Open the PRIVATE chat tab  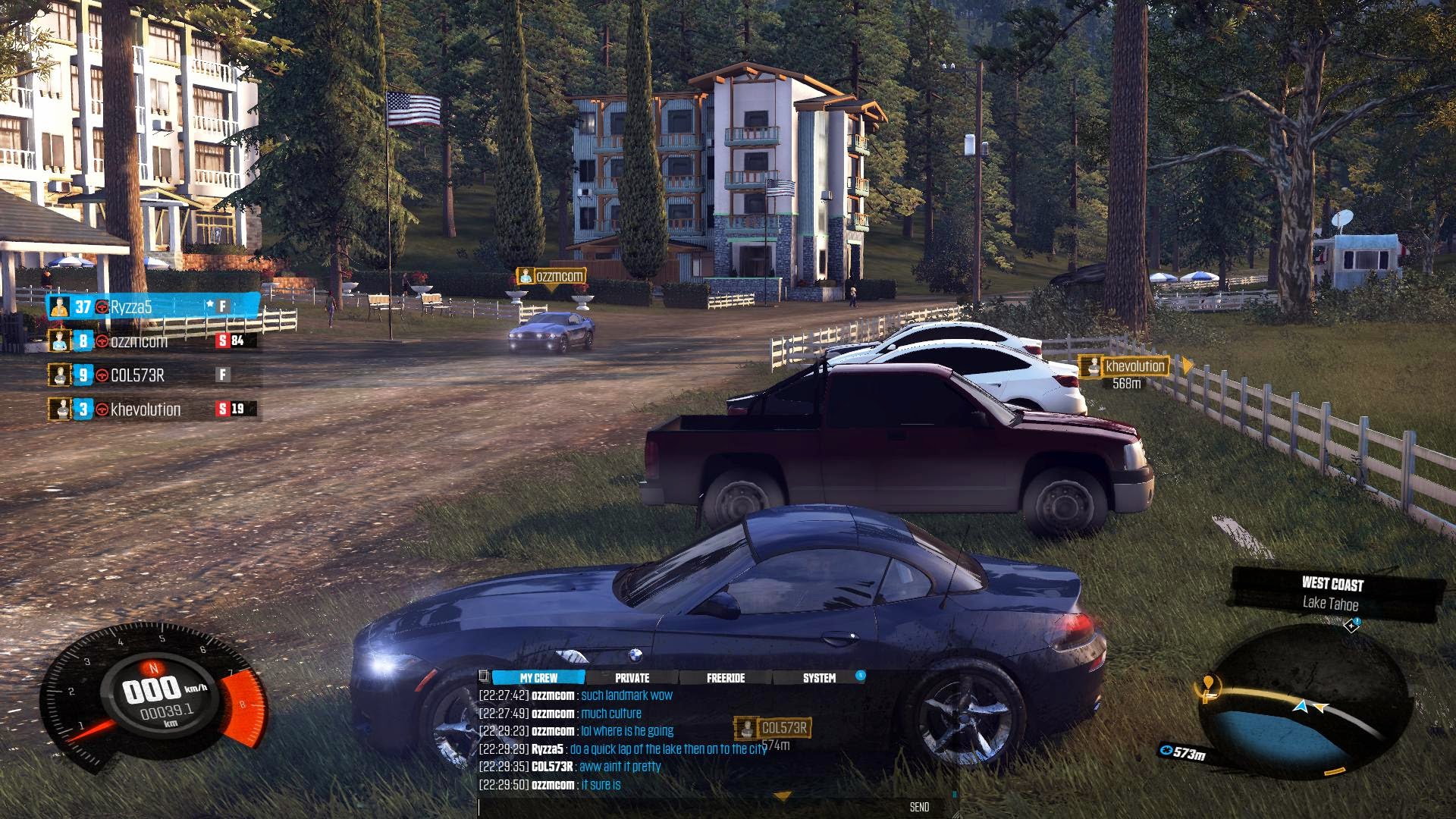(632, 678)
